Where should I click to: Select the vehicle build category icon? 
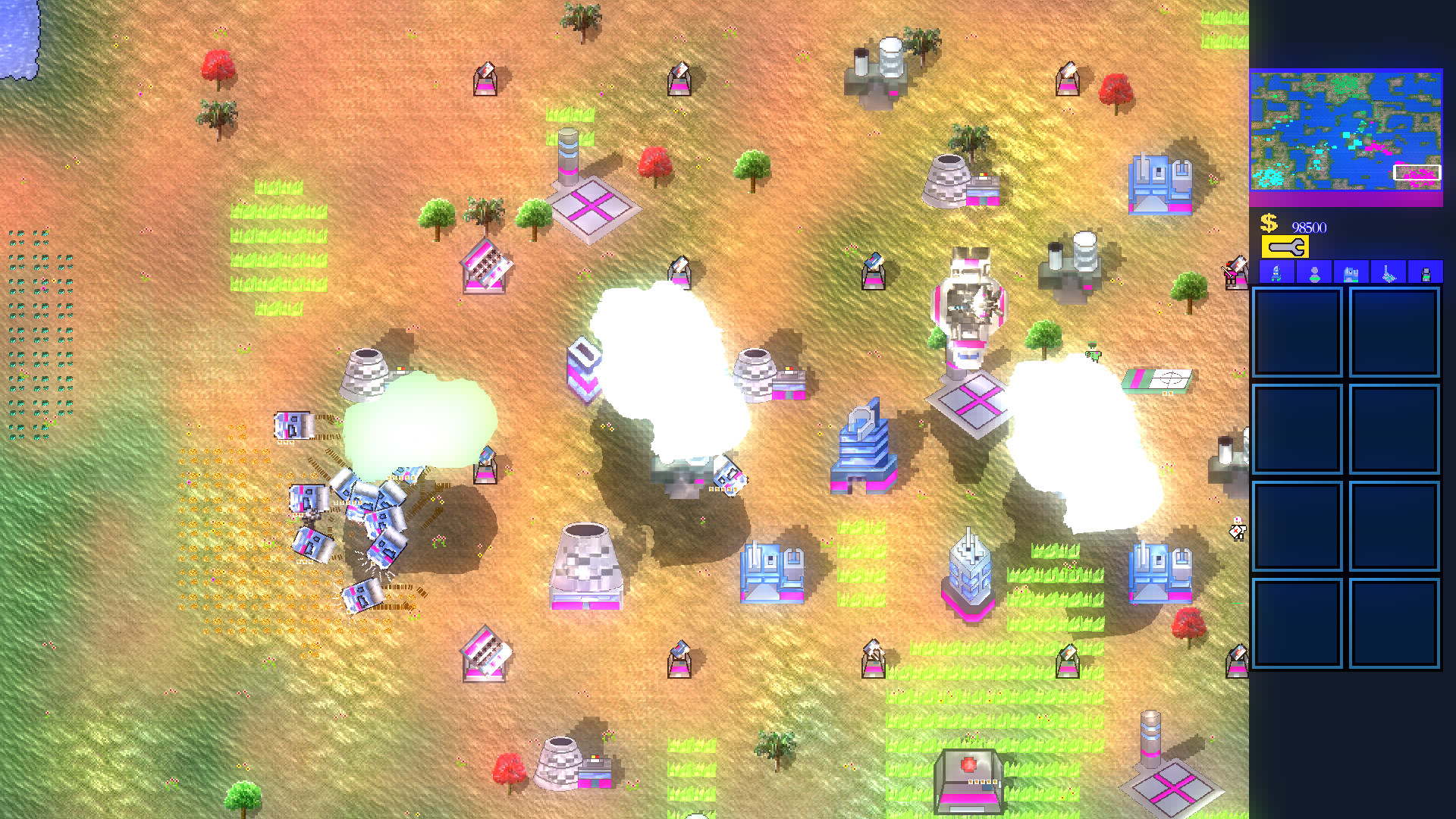[1276, 271]
